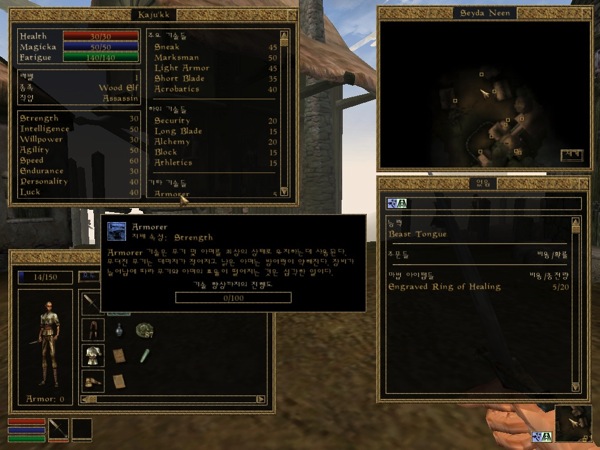
Task: Toggle the map view button
Action: (x=571, y=155)
